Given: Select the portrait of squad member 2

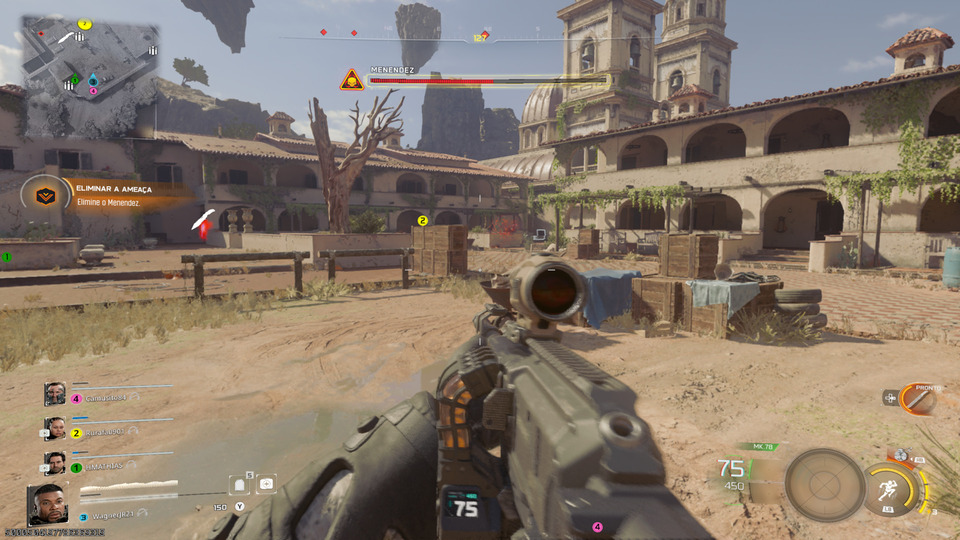Looking at the screenshot, I should click(55, 429).
